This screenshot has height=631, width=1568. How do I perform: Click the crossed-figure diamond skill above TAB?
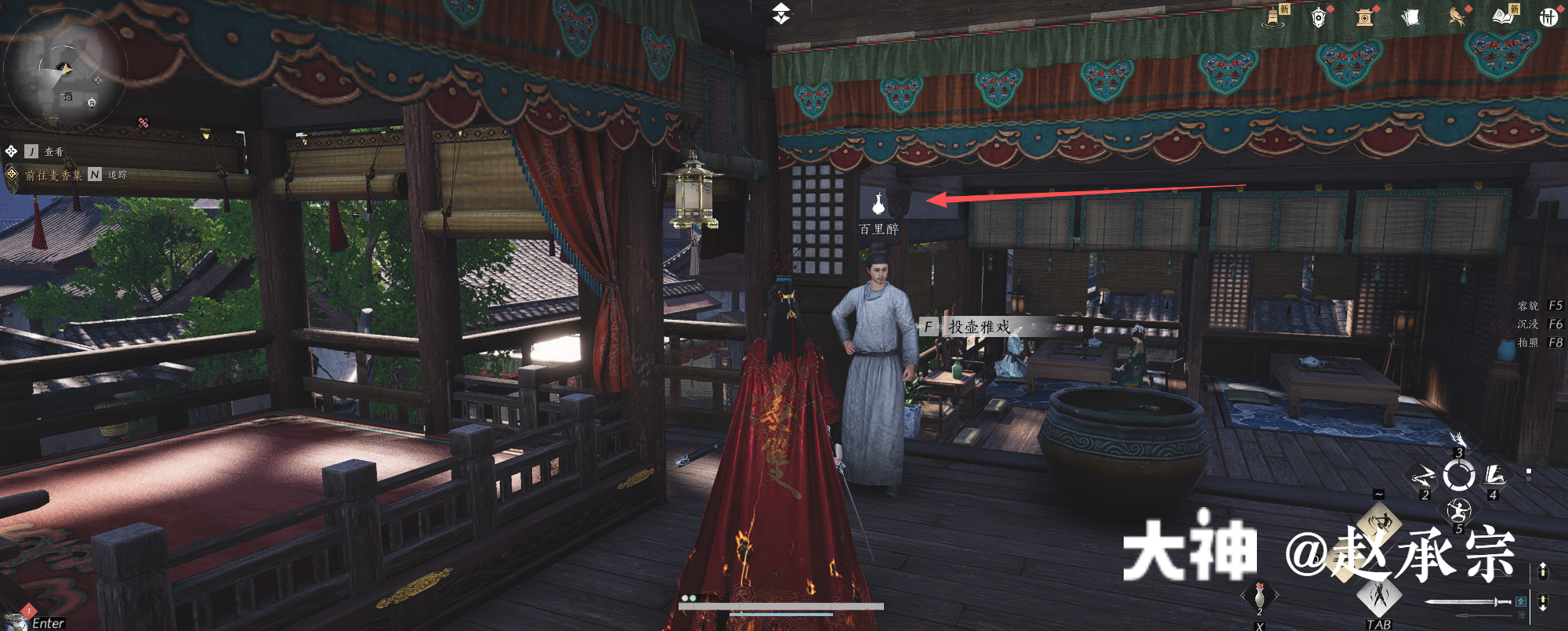coord(1379,596)
